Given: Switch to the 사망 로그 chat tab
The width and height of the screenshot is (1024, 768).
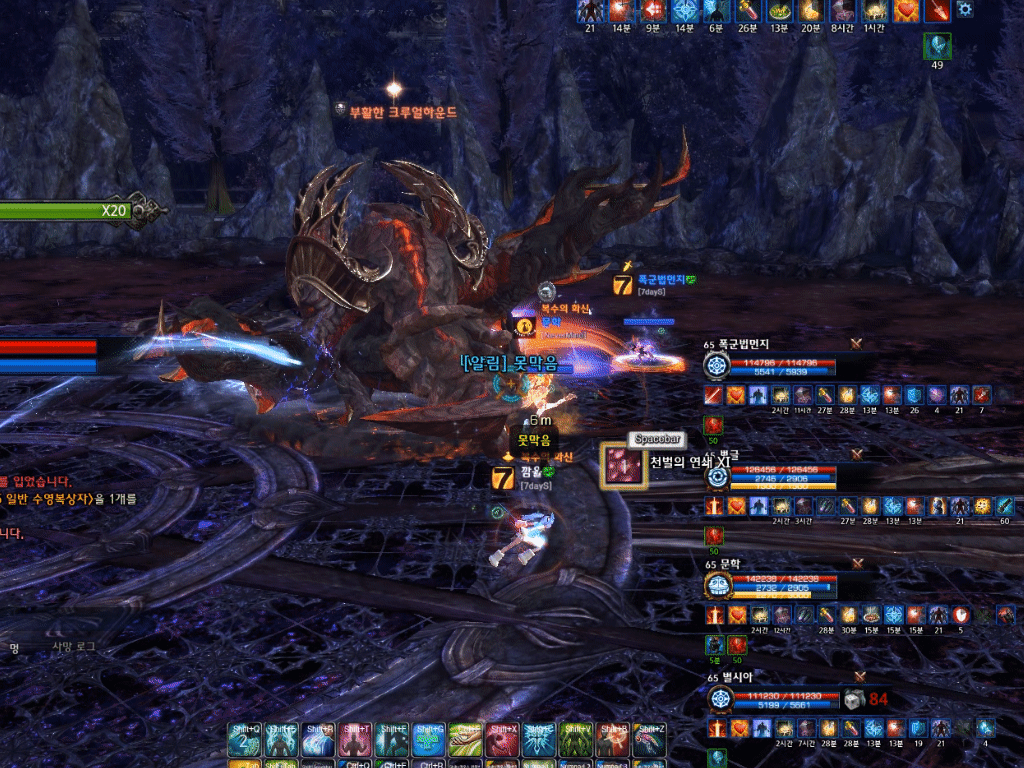Looking at the screenshot, I should (x=74, y=647).
